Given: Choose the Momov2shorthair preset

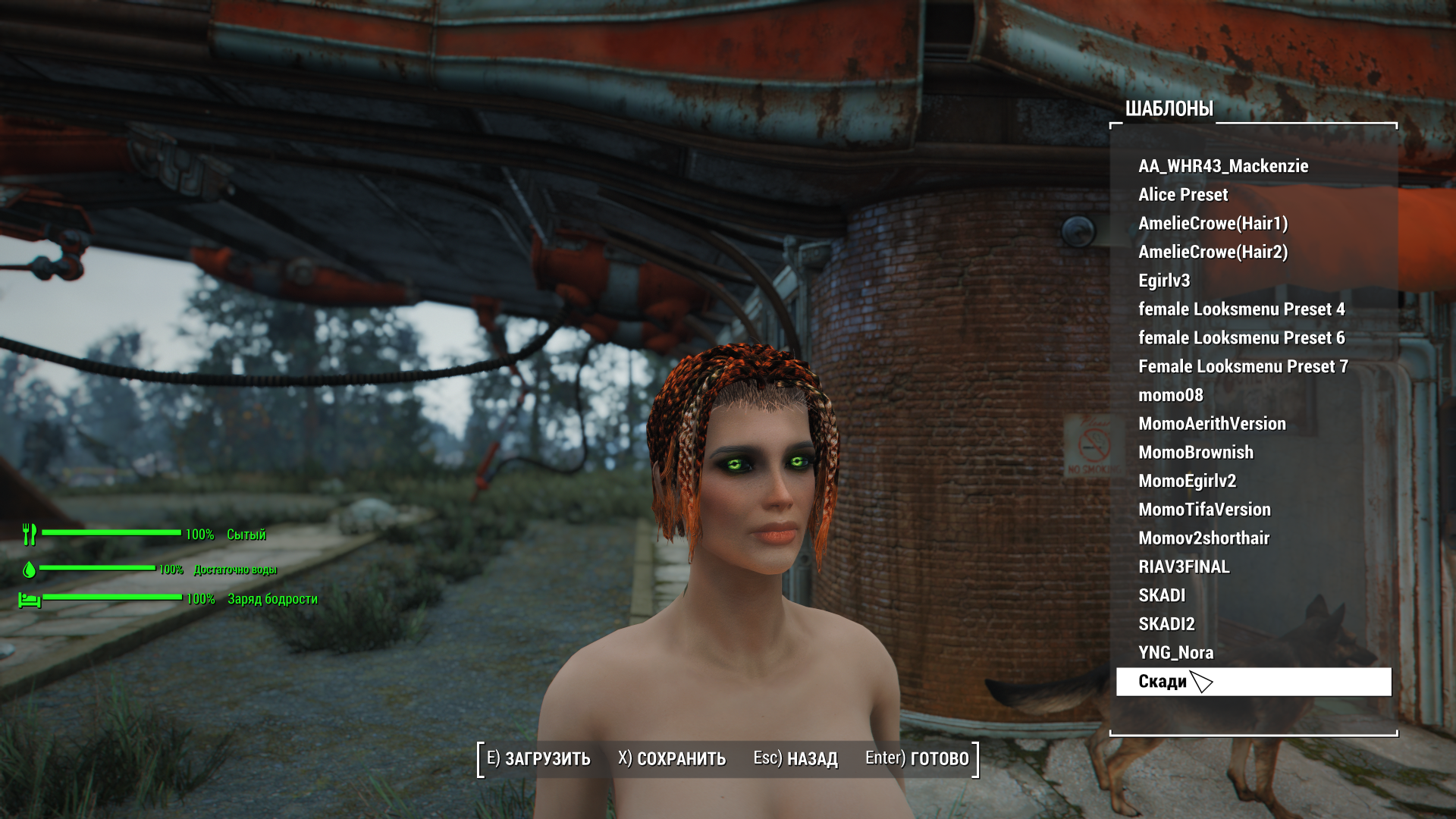Looking at the screenshot, I should [1203, 538].
